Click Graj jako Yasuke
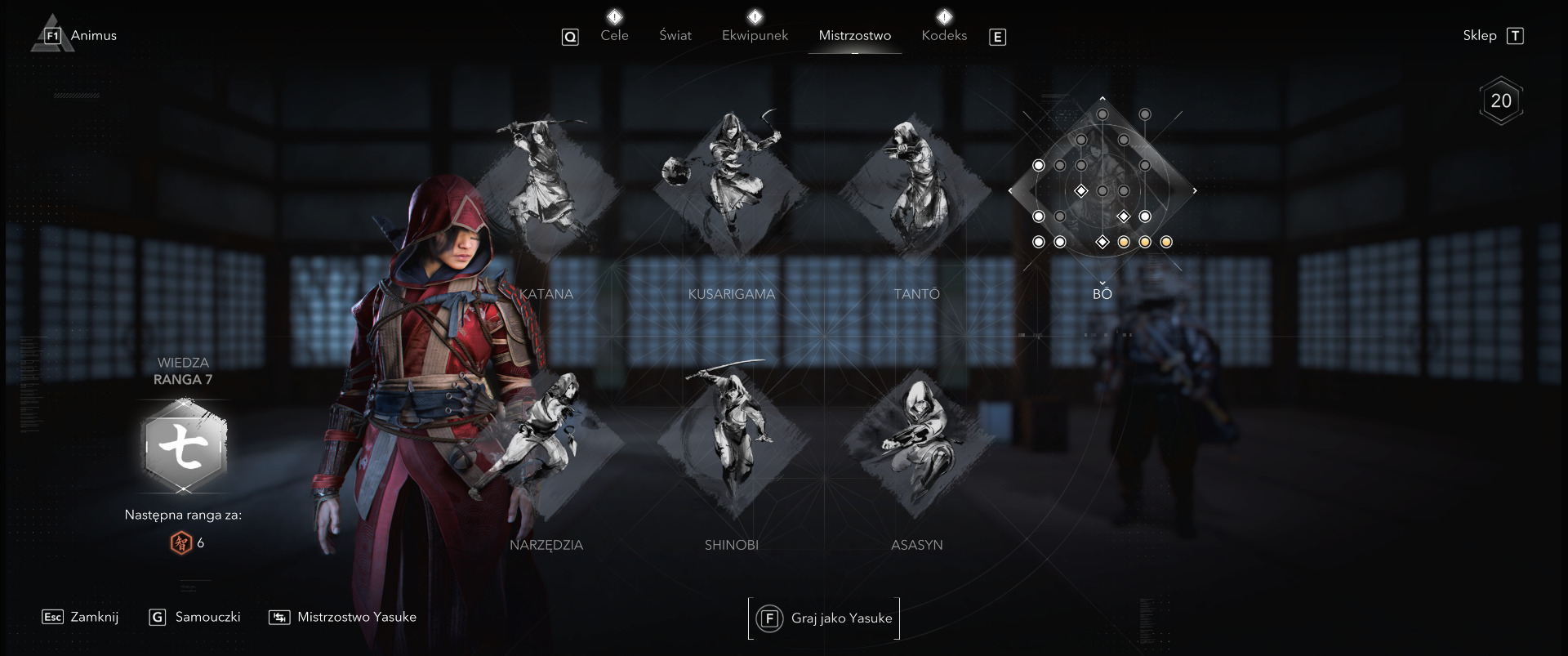Screen dimensions: 1568x656 (x=825, y=618)
